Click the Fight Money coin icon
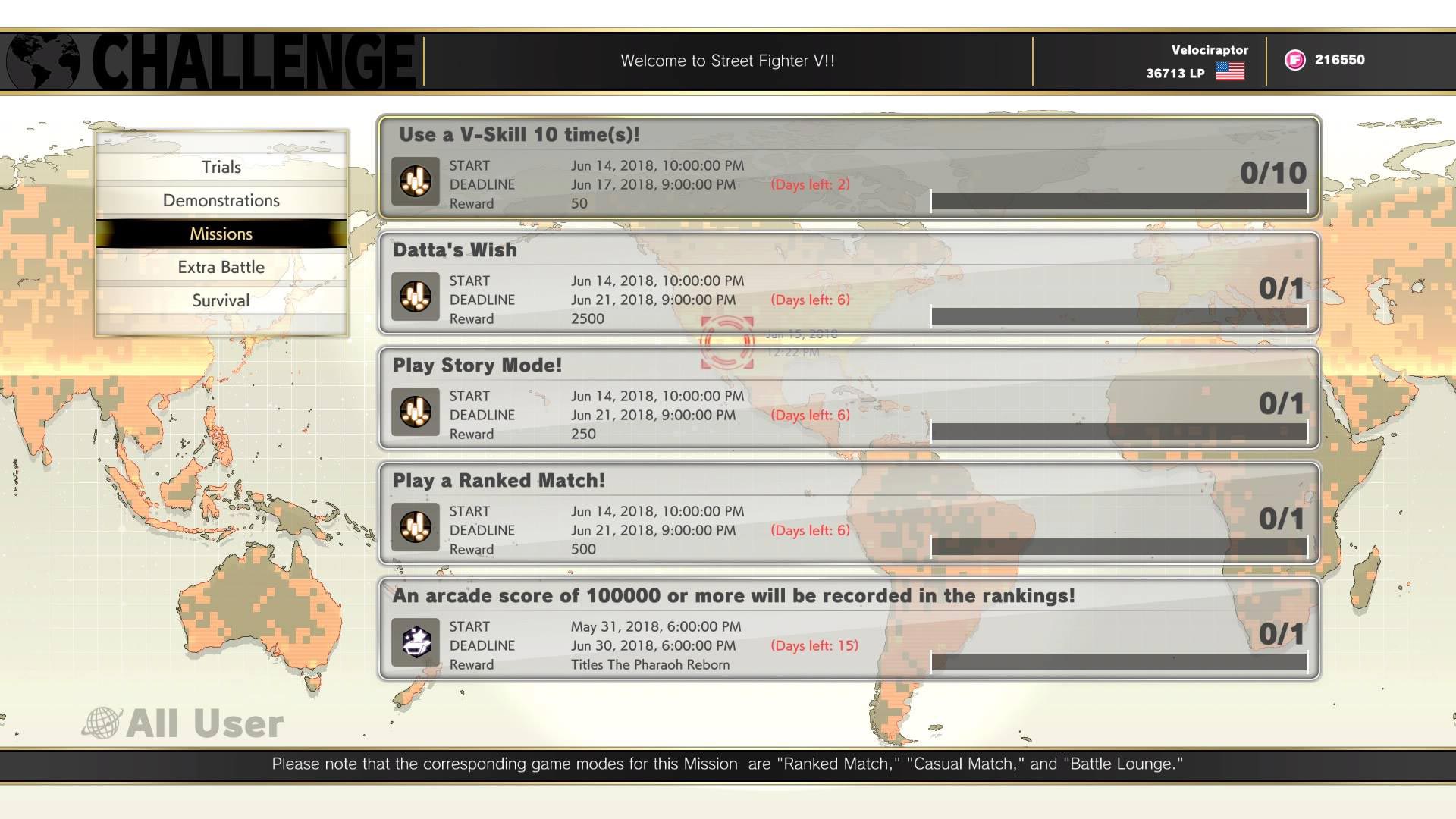 point(1294,60)
